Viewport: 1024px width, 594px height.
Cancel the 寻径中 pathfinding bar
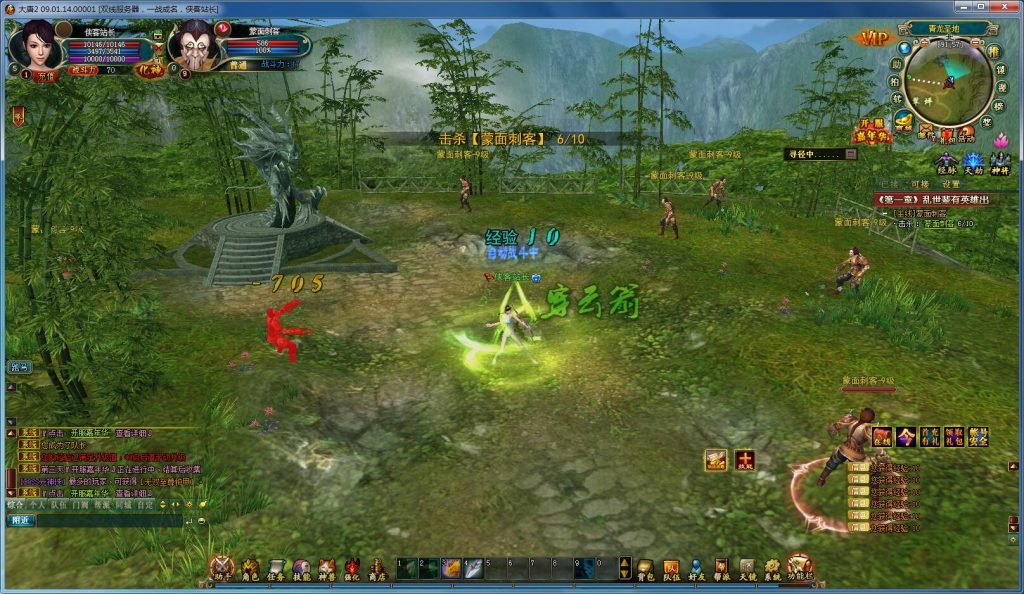850,154
